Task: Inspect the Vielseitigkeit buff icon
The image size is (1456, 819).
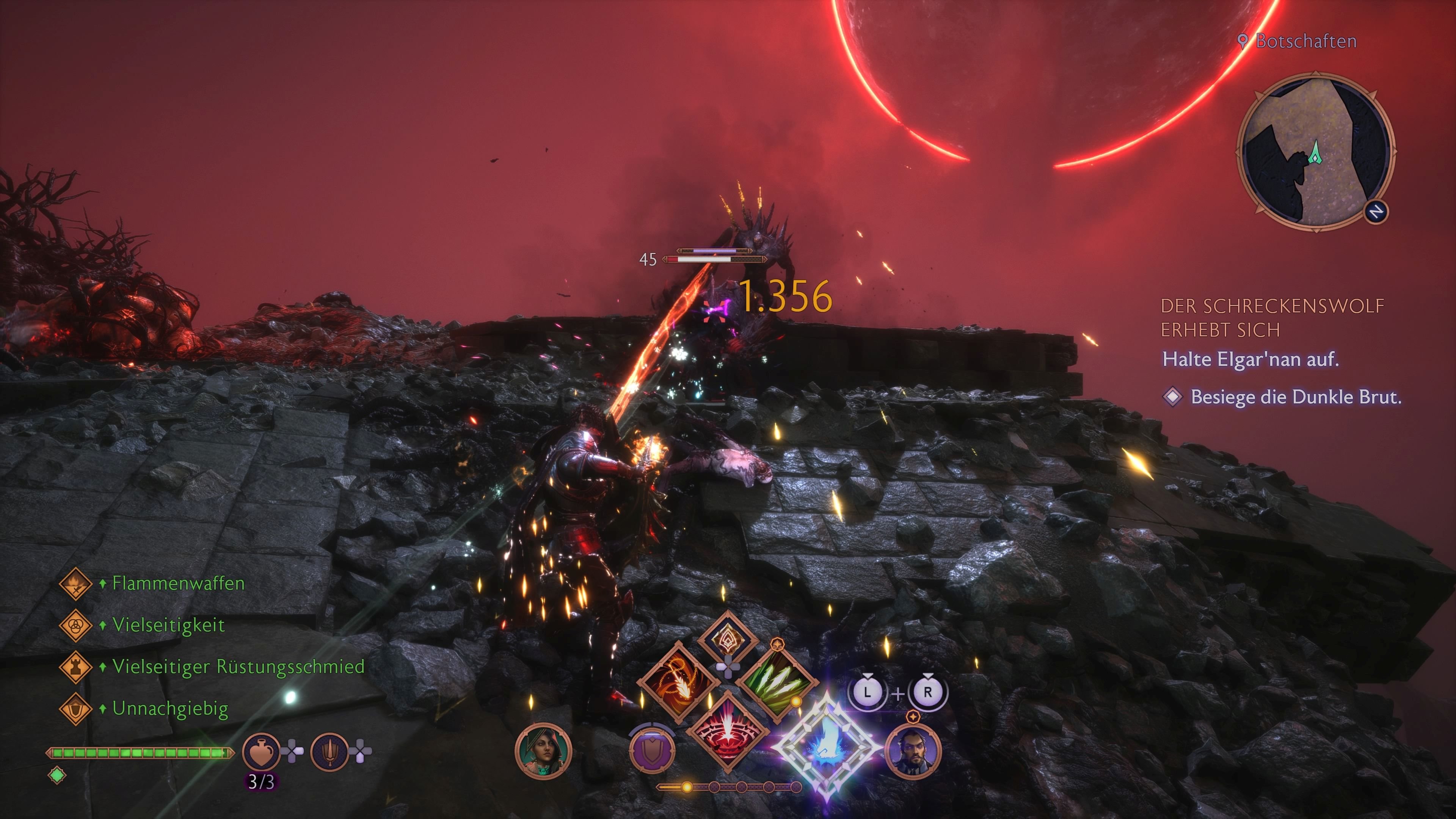Action: point(76,625)
